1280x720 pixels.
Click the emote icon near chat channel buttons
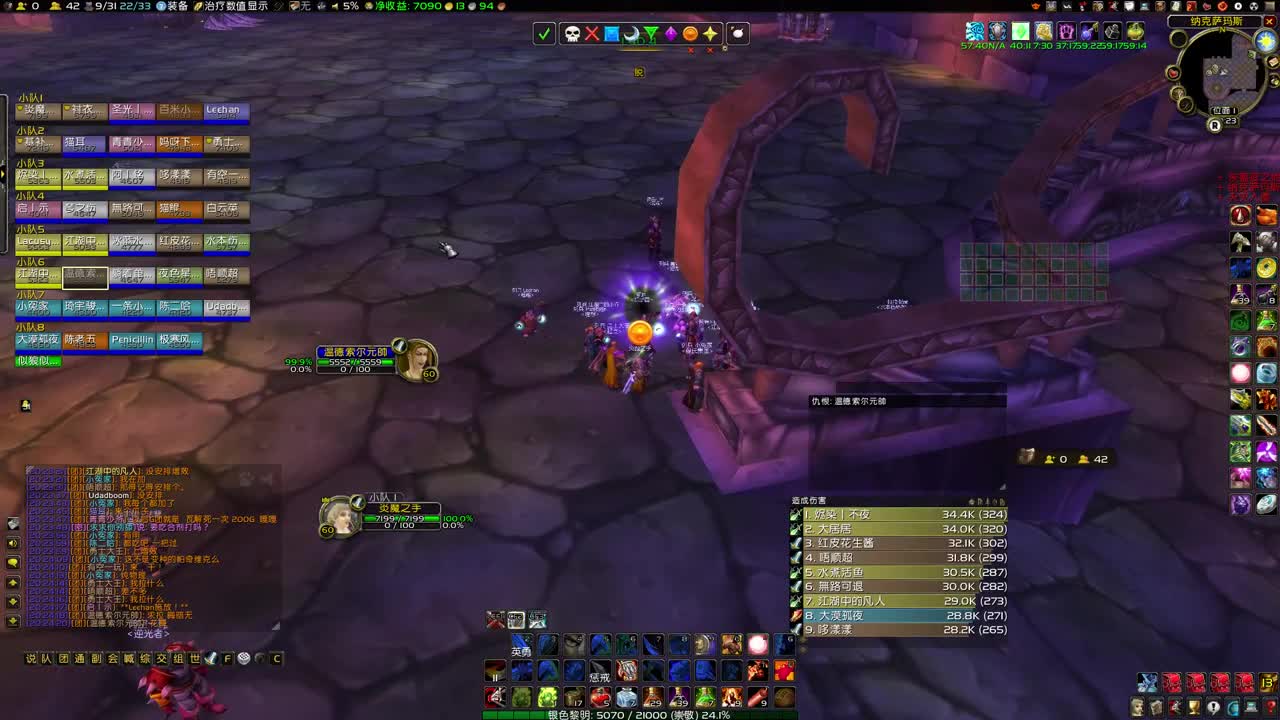(x=210, y=659)
